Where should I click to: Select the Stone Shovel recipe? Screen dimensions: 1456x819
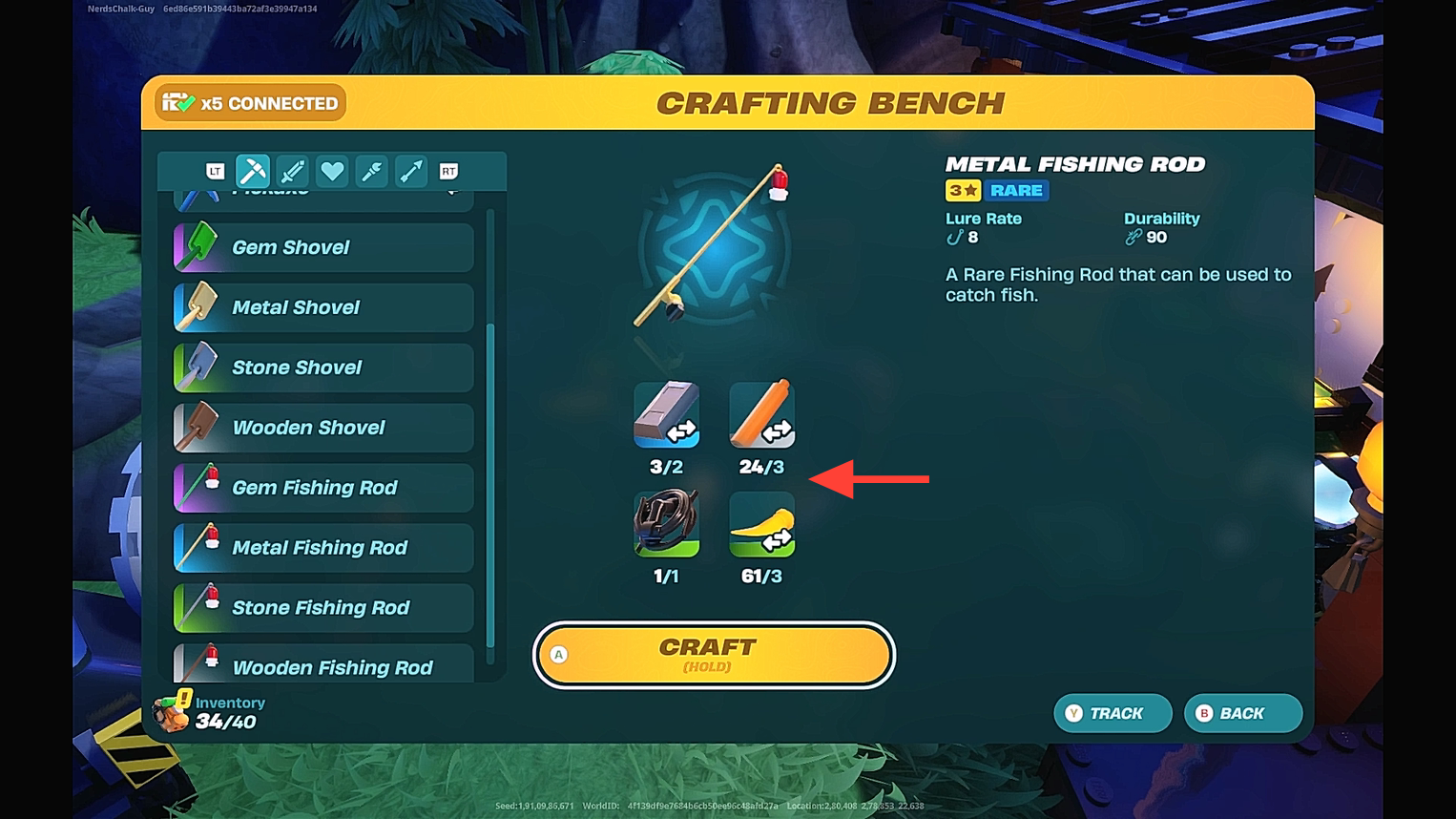tap(323, 367)
